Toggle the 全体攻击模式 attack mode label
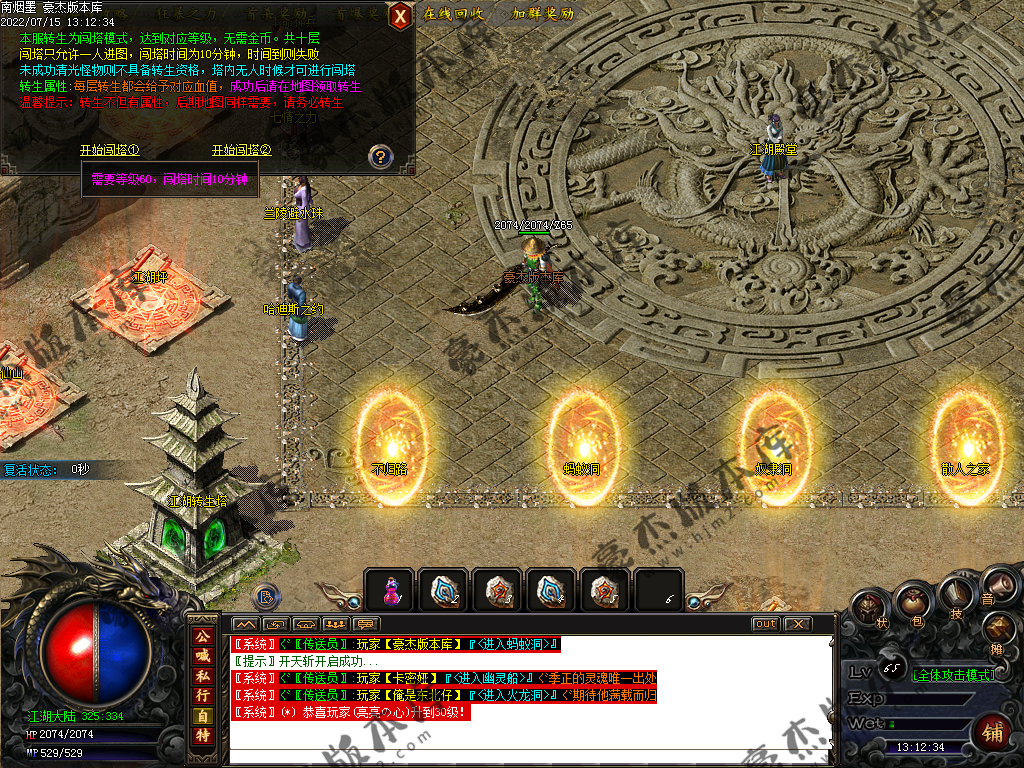1024x768 pixels. point(954,675)
